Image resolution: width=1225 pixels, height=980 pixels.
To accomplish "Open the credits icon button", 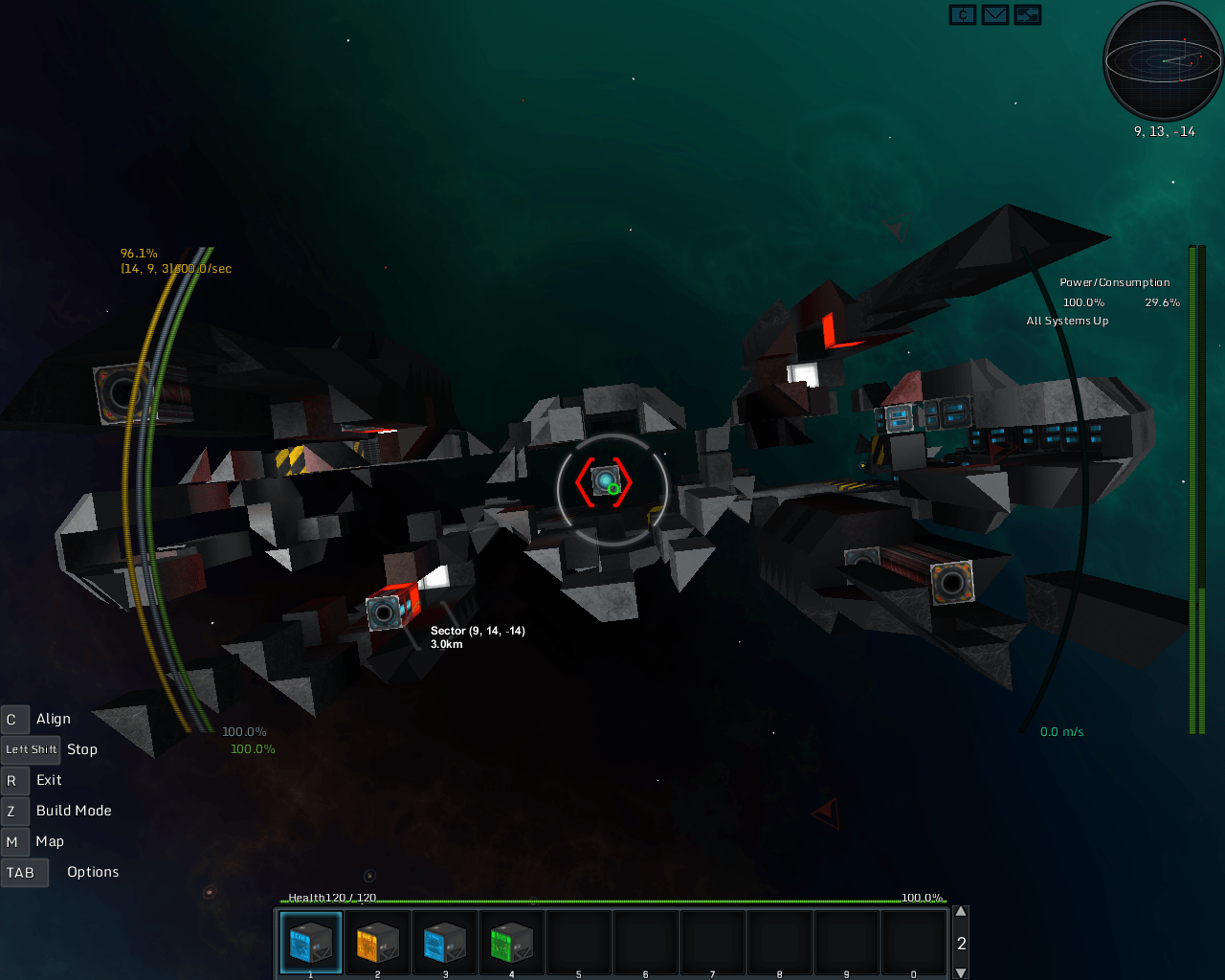I will click(963, 15).
